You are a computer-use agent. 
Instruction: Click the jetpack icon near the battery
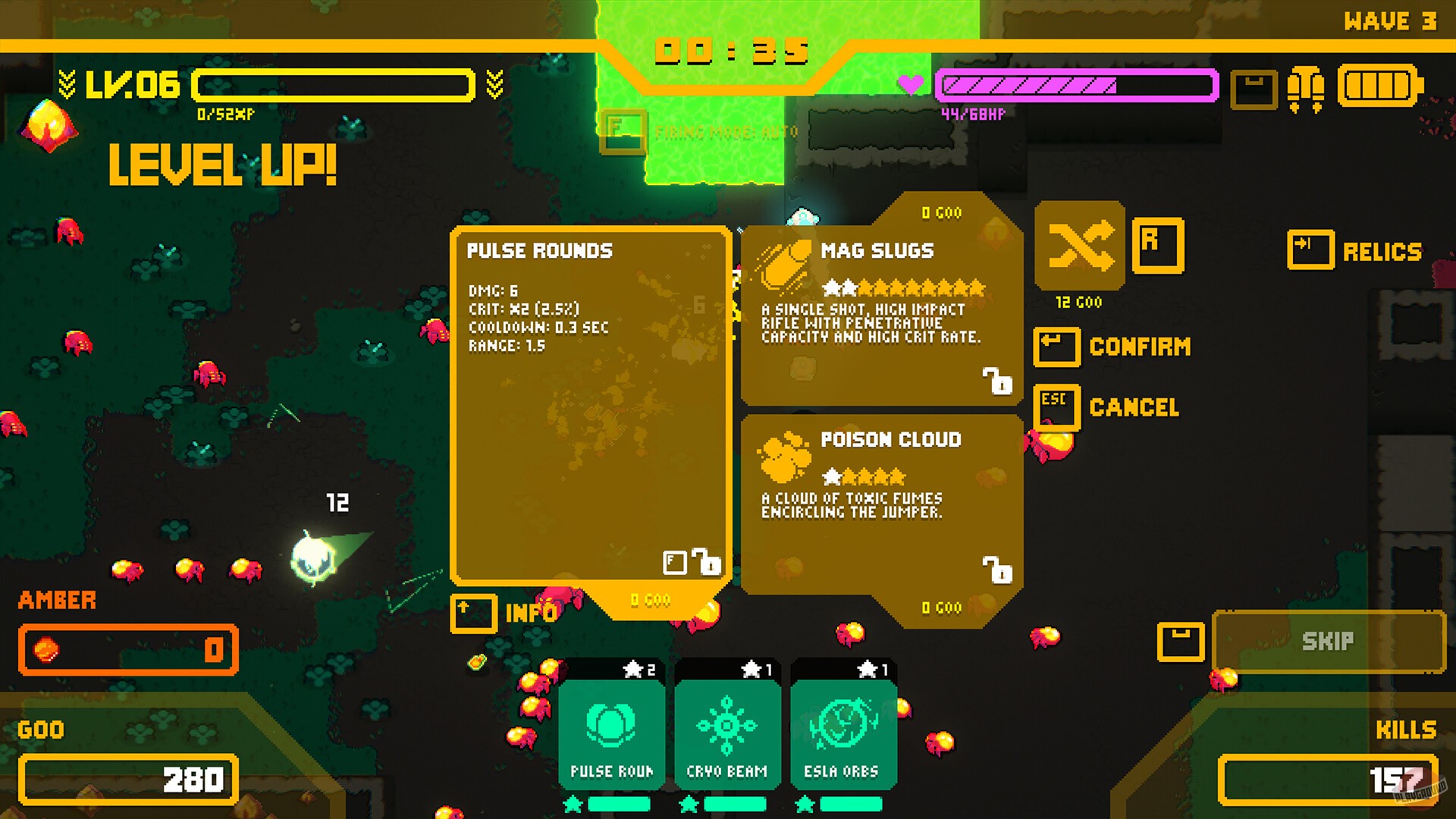(1306, 89)
